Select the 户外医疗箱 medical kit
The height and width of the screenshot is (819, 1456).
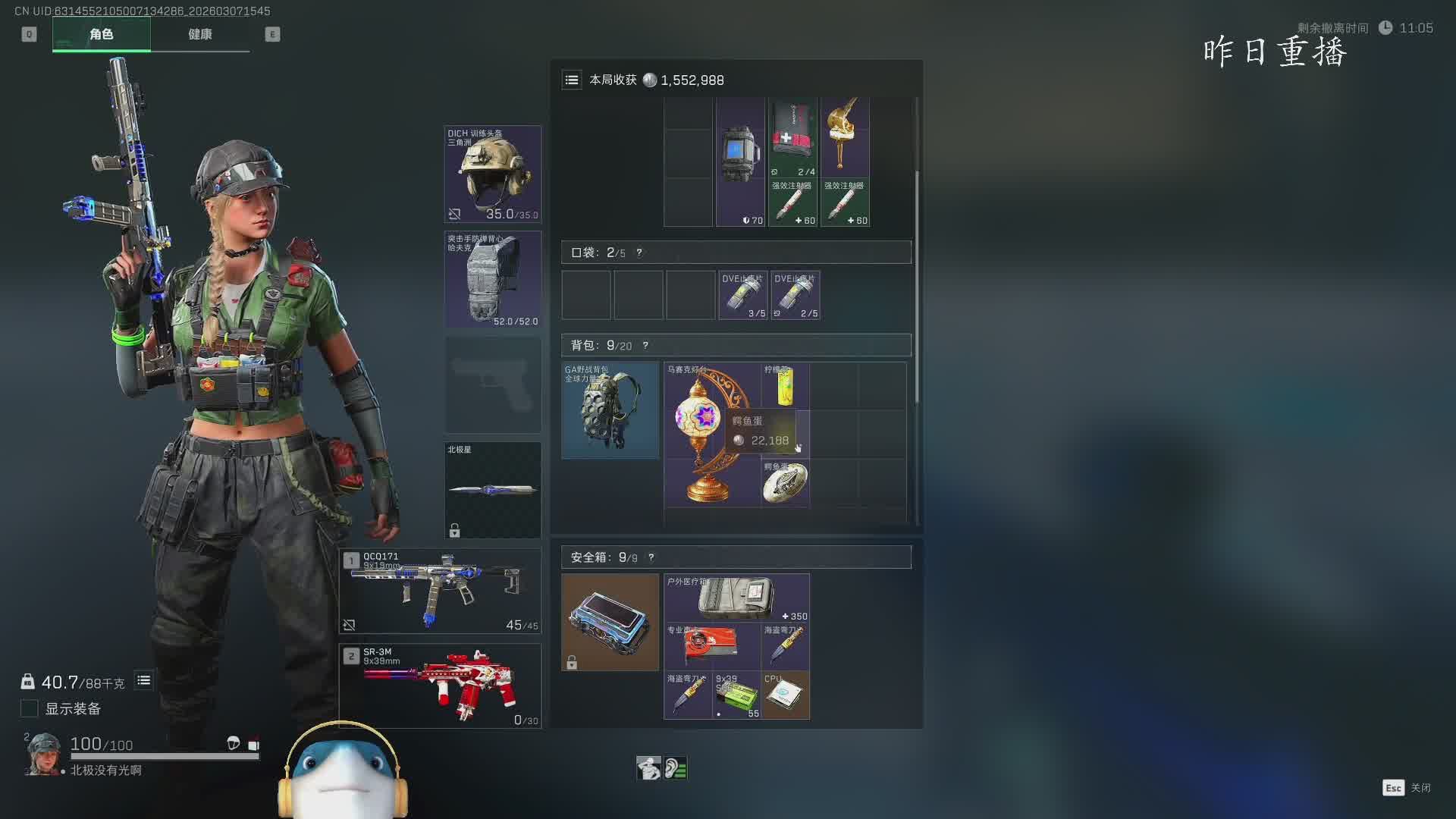tap(736, 598)
